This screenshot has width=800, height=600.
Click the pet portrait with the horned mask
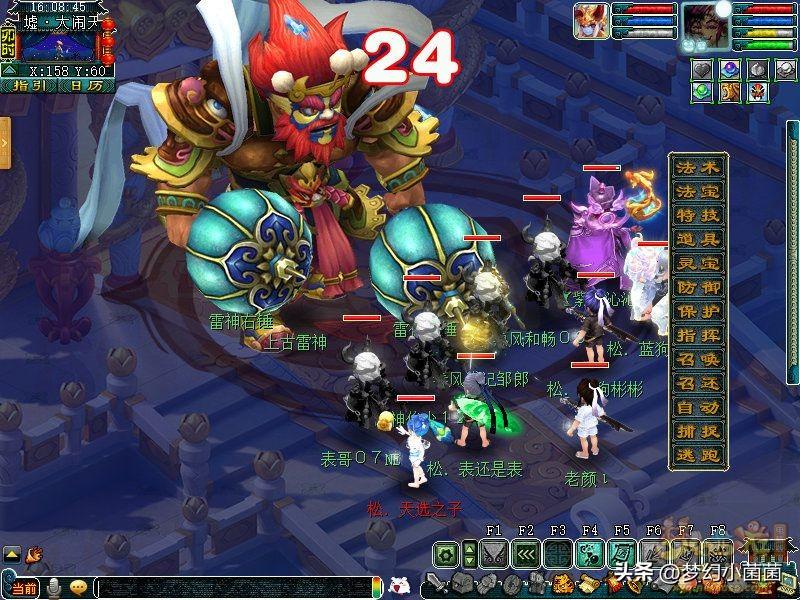(x=590, y=22)
